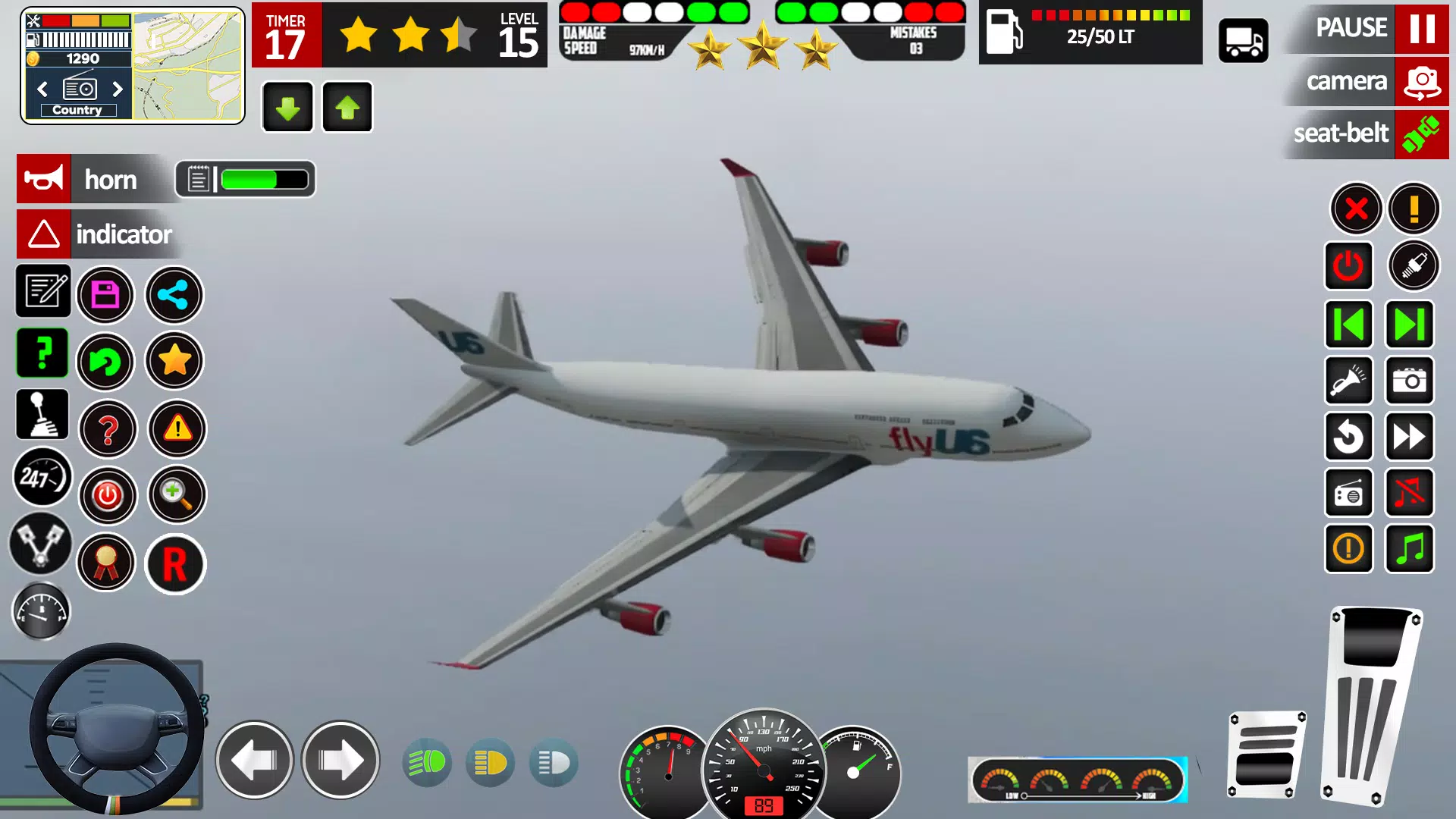Screen dimensions: 1456x819
Task: Open the in-game camera snapshot tool
Action: [x=1409, y=381]
